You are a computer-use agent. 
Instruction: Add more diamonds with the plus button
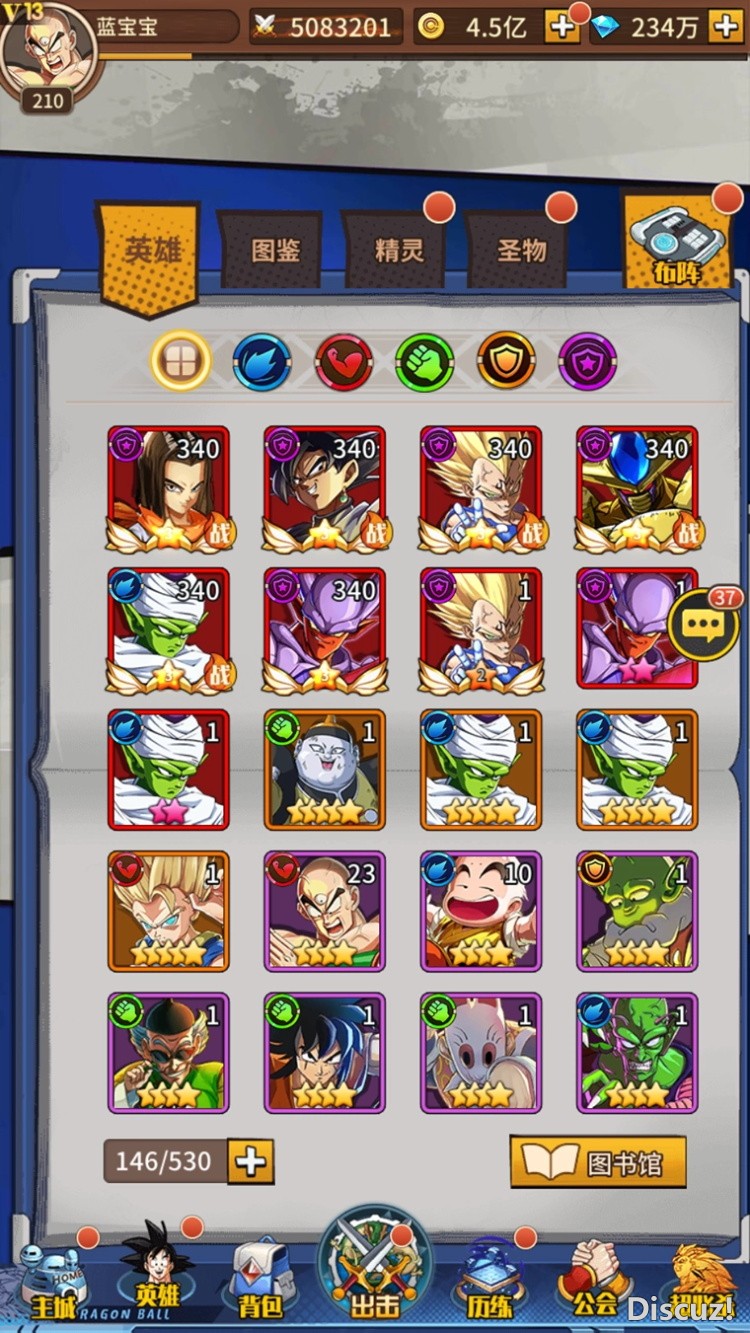725,27
